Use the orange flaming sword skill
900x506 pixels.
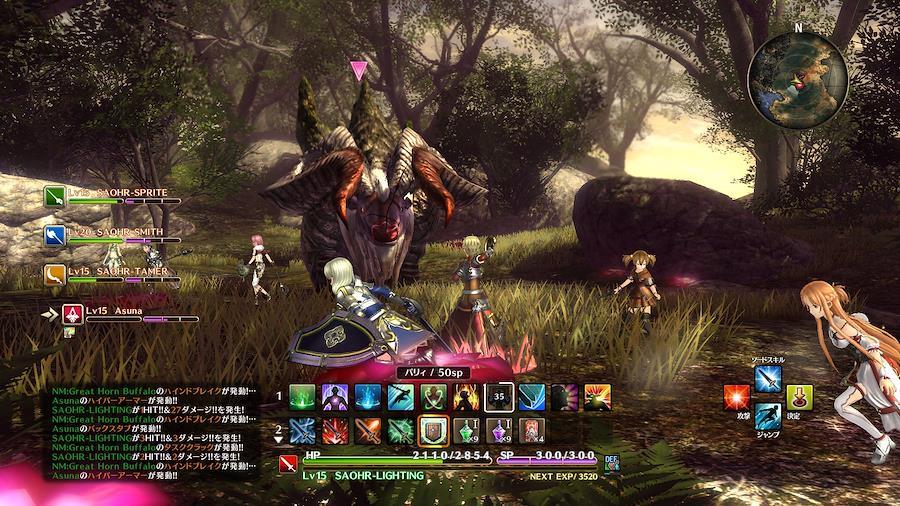coord(367,430)
